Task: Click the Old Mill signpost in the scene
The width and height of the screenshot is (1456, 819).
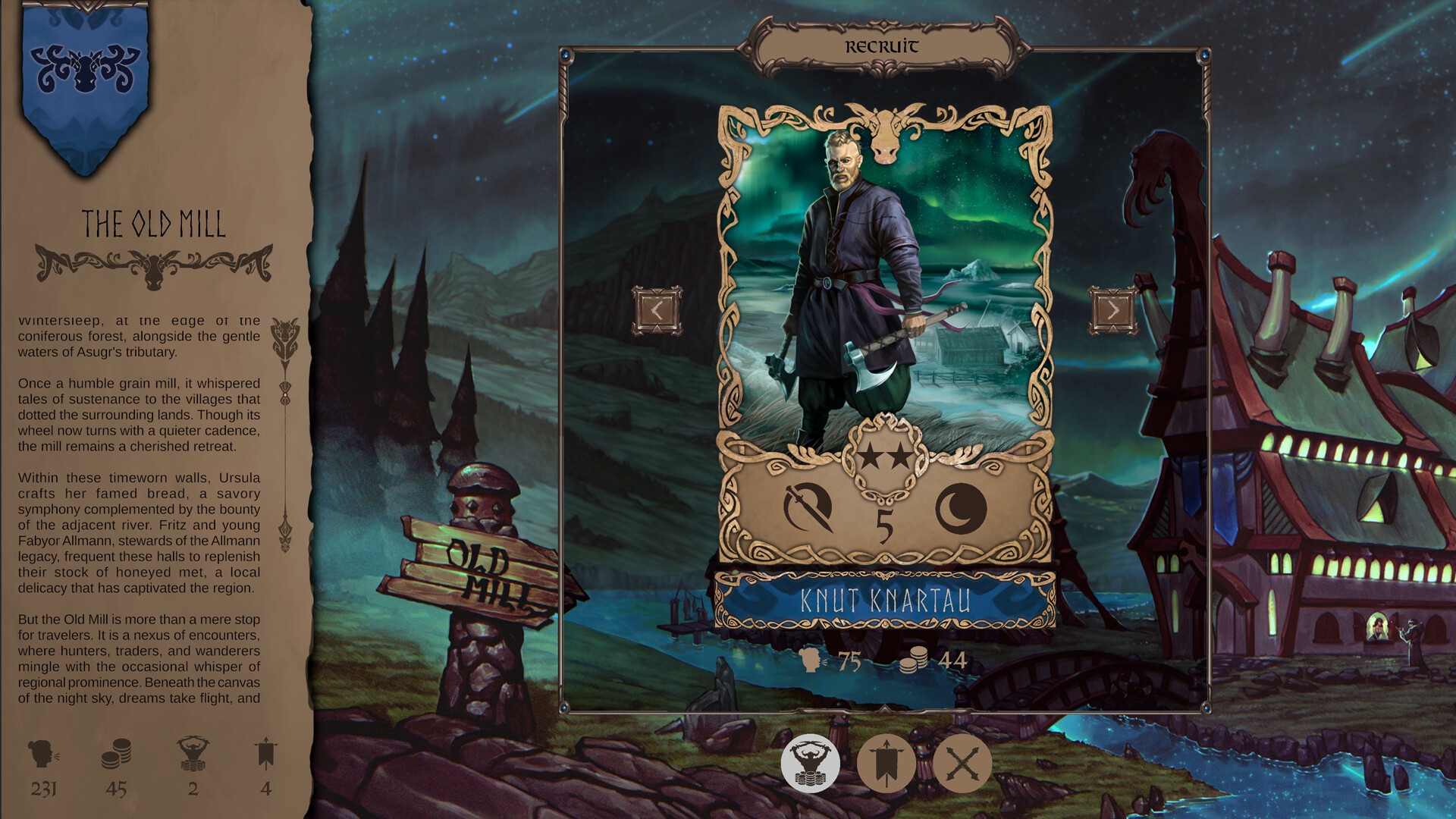Action: coord(485,565)
